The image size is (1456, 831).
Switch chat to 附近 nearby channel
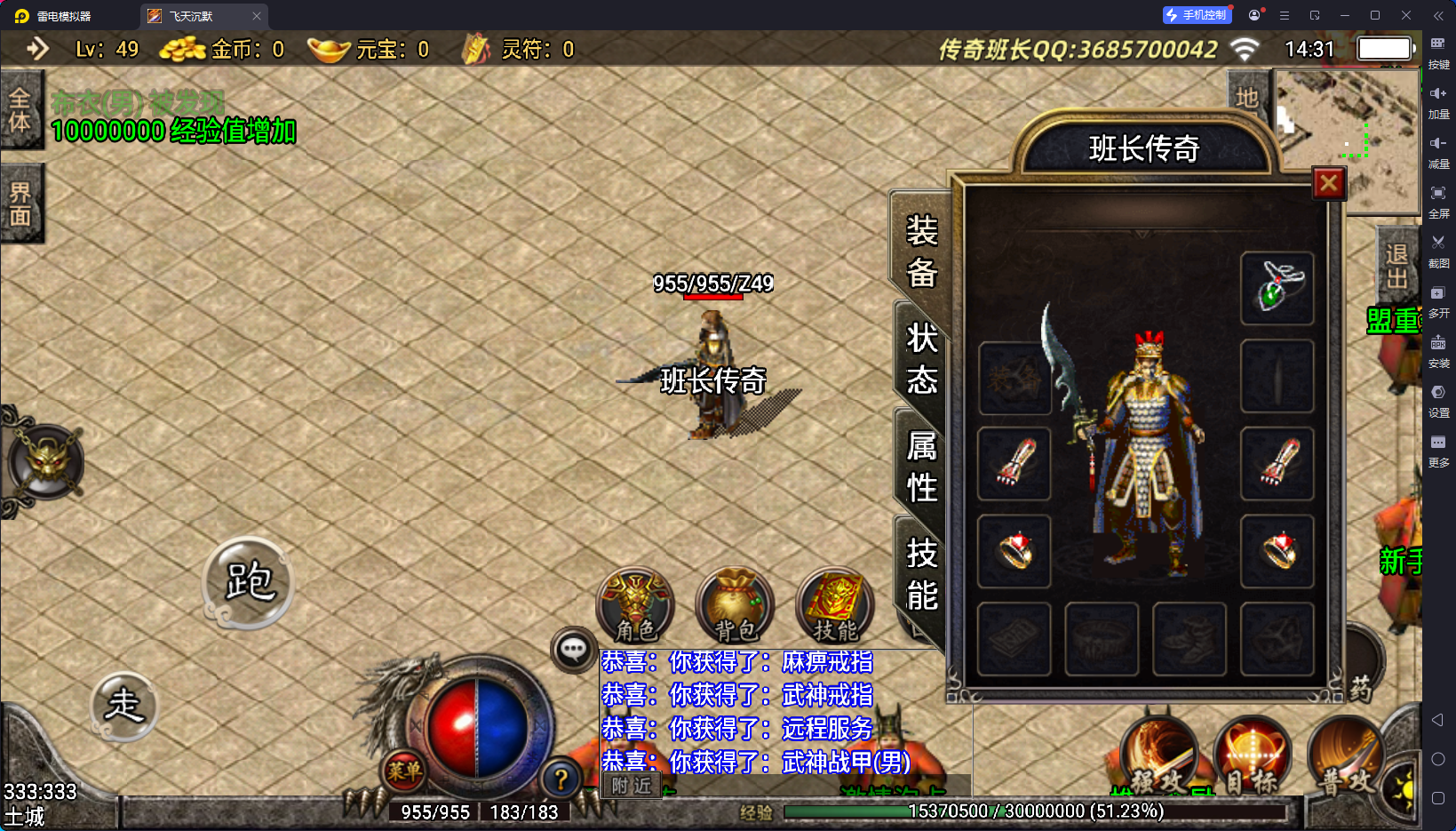point(632,786)
